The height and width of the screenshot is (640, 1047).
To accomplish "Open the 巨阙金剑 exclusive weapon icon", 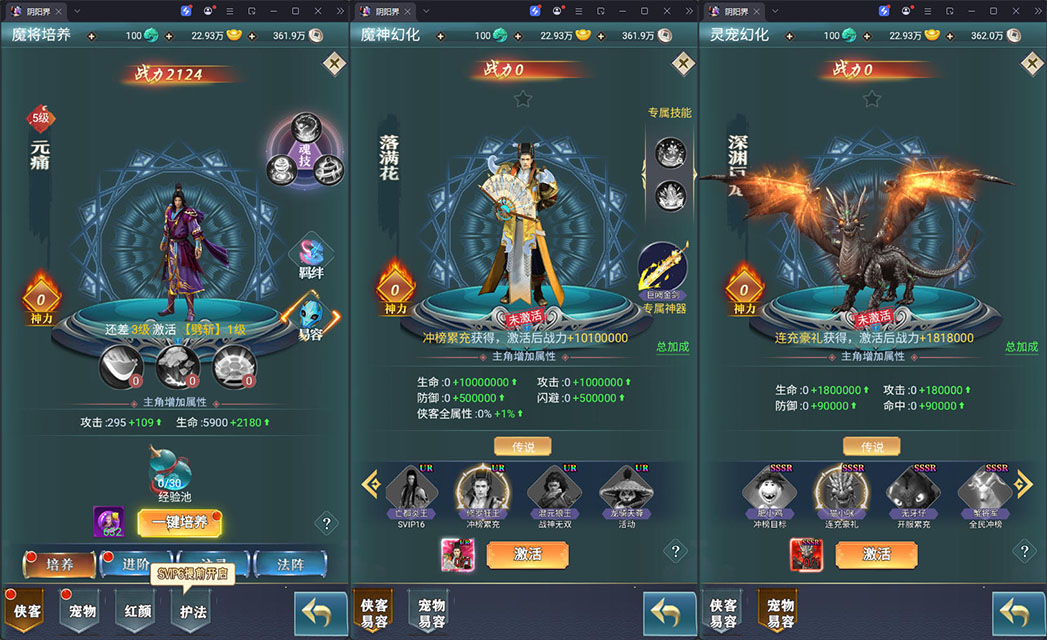I will pos(662,269).
